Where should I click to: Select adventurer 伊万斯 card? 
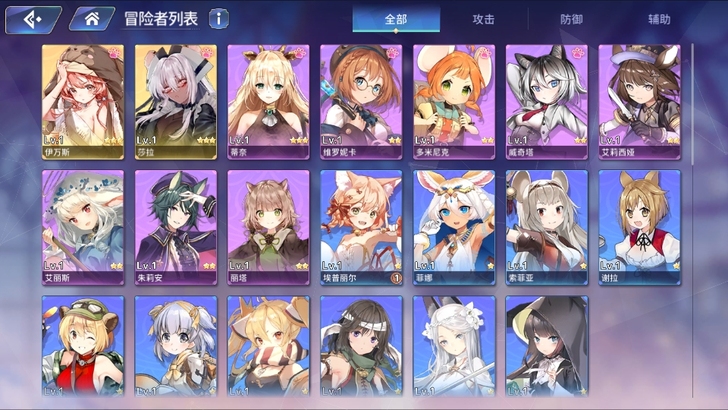click(83, 101)
